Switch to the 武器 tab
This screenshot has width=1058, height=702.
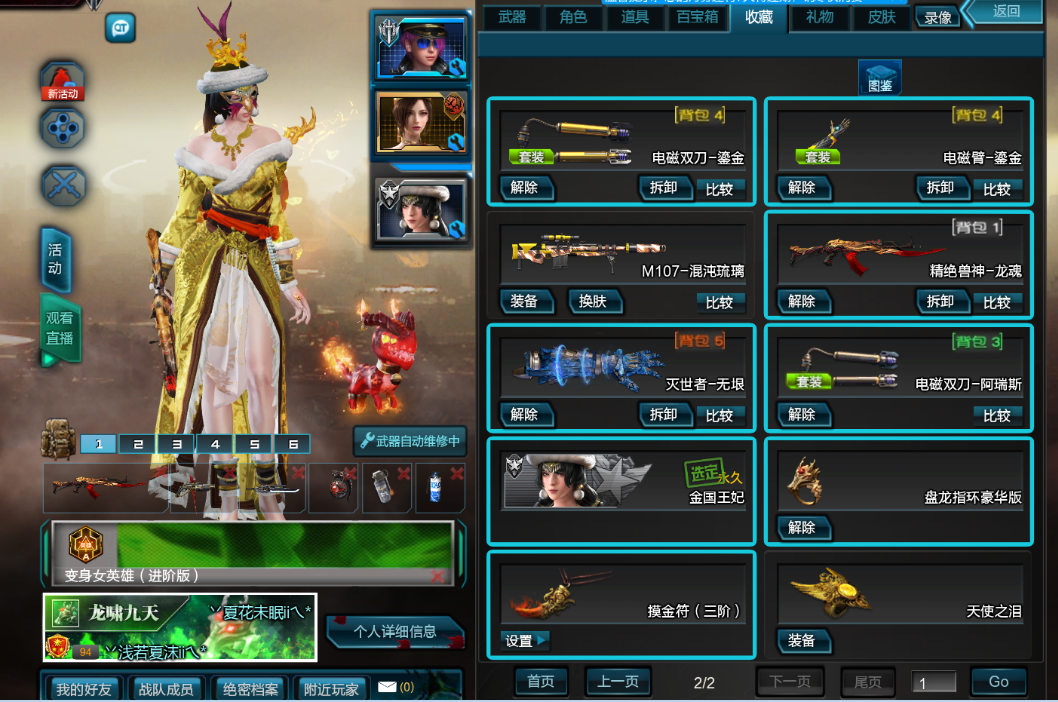tap(512, 17)
